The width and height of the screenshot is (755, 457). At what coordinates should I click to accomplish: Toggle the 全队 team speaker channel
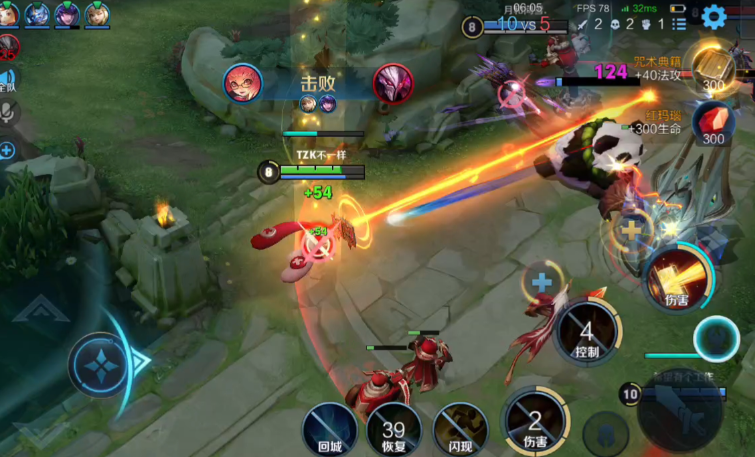point(7,80)
